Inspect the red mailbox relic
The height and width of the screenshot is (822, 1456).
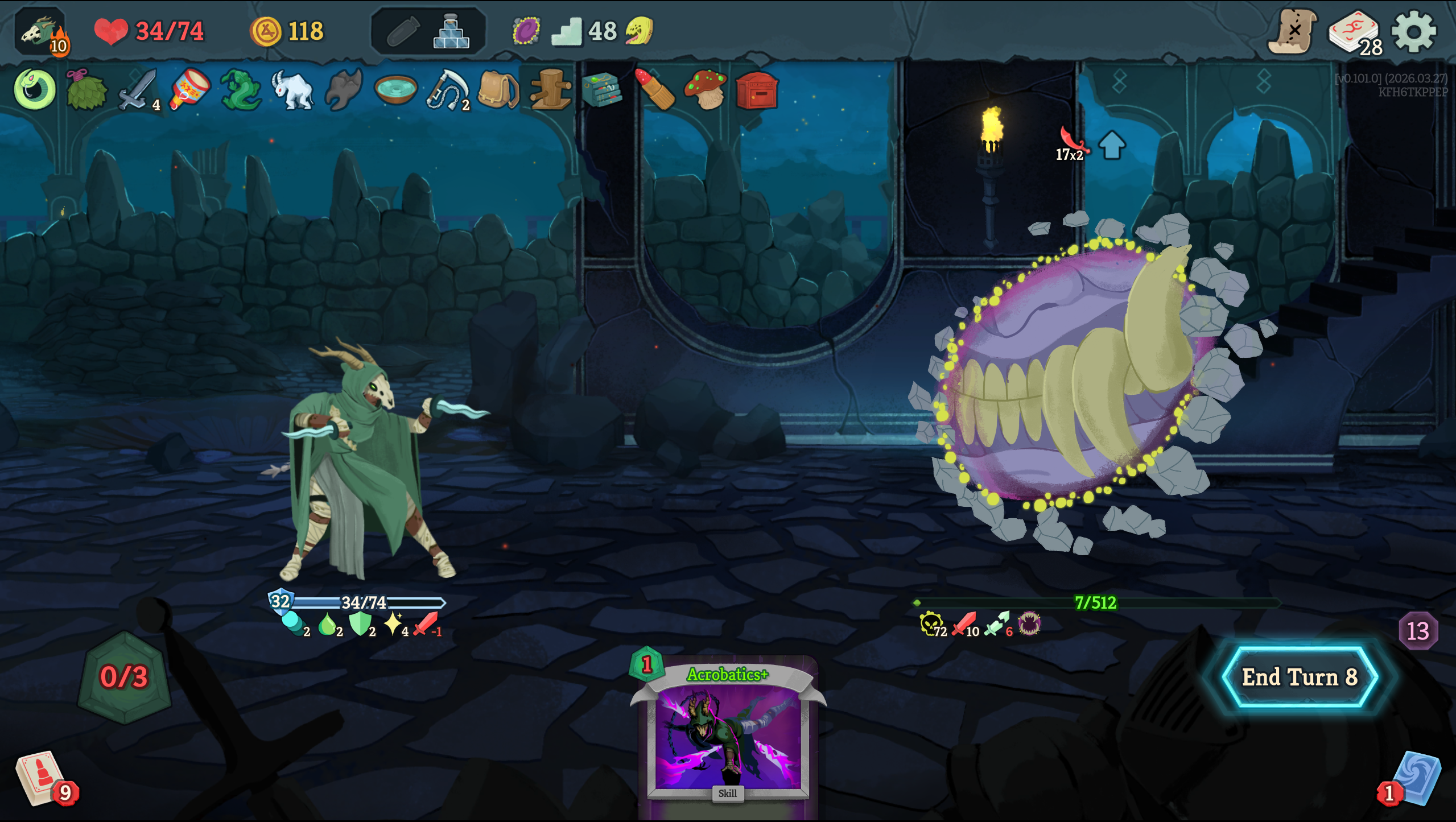point(757,90)
